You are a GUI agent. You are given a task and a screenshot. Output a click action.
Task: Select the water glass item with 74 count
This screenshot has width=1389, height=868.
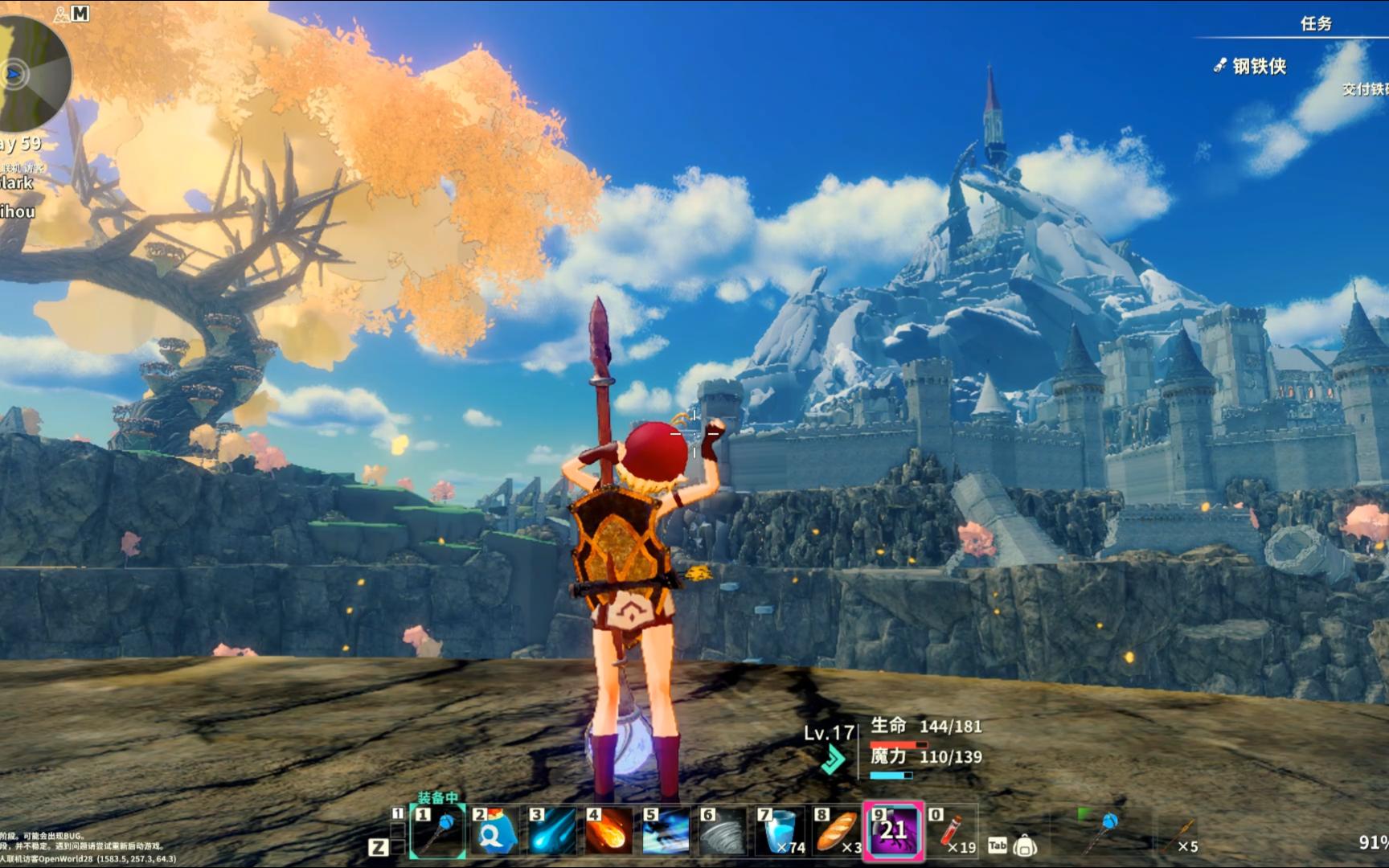point(780,831)
